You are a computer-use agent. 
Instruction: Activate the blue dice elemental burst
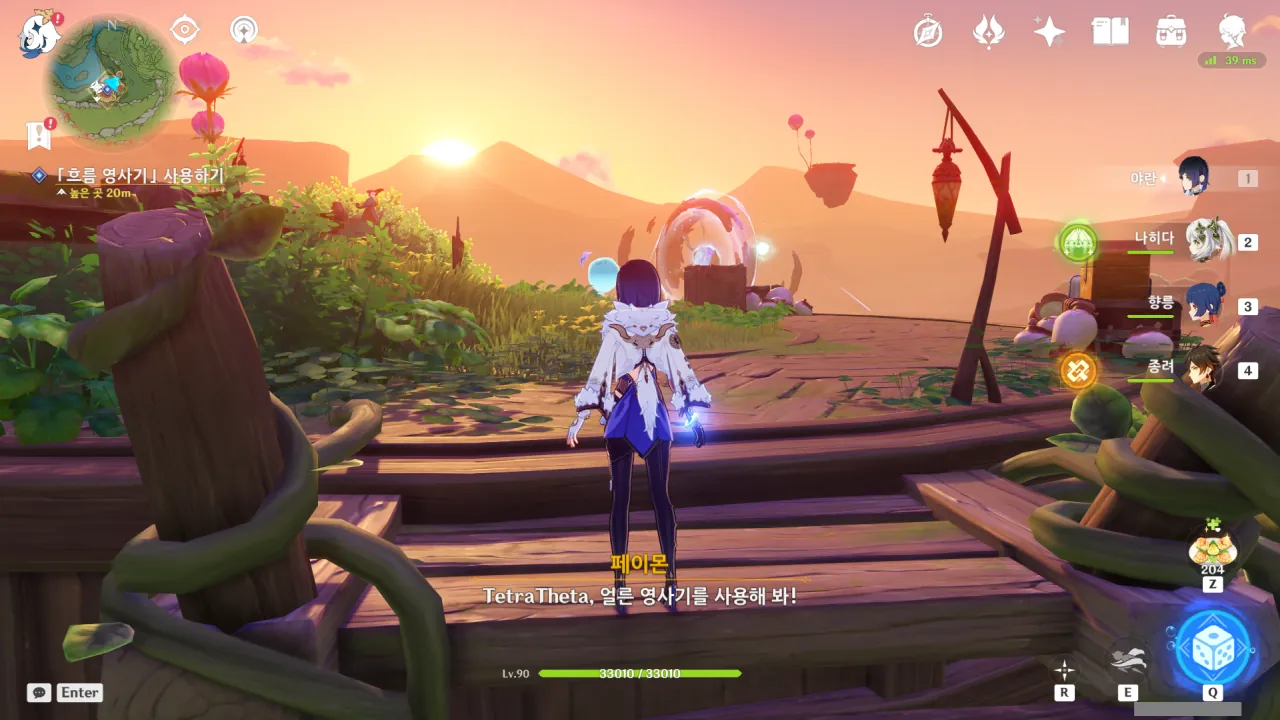click(x=1213, y=646)
